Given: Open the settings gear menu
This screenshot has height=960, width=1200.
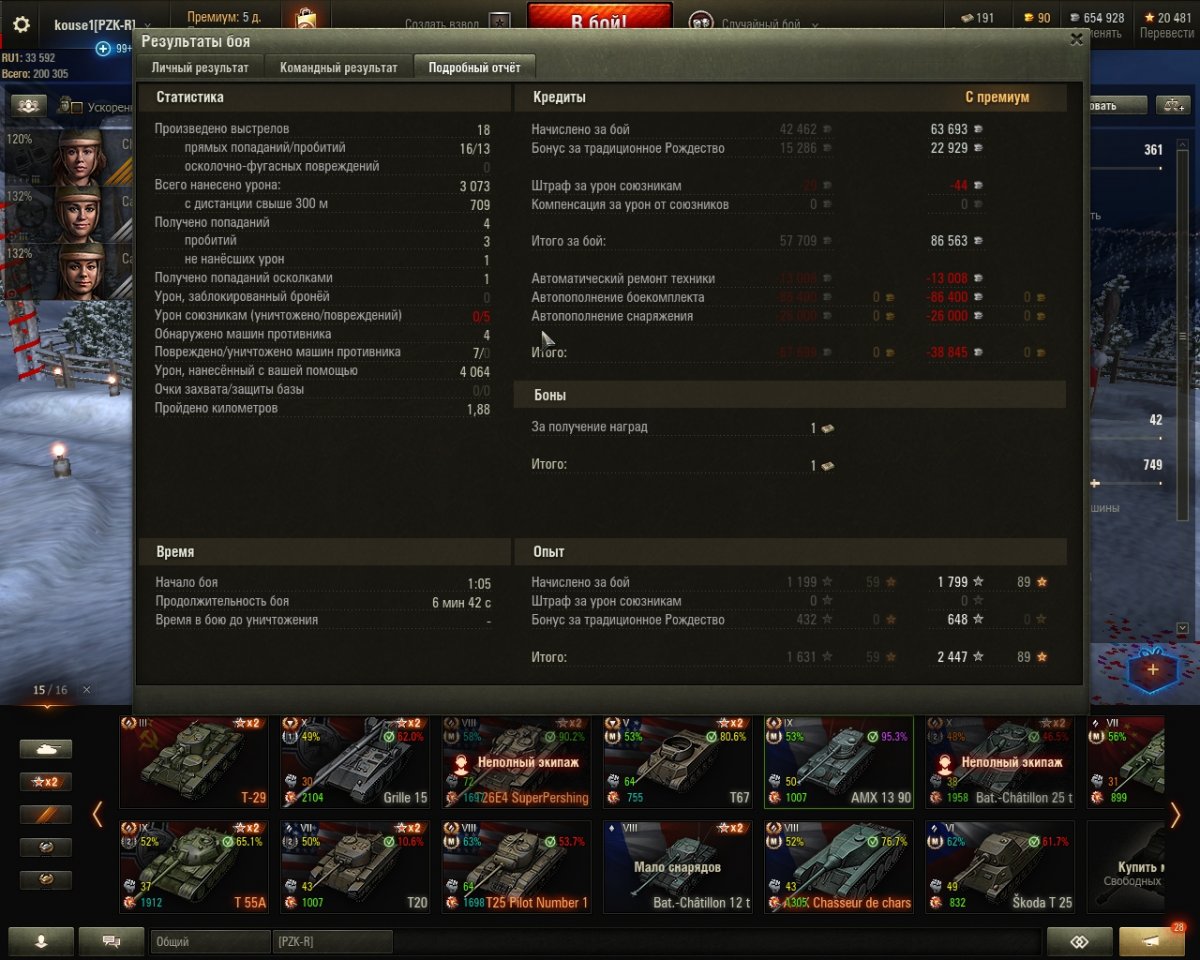Looking at the screenshot, I should coord(21,25).
